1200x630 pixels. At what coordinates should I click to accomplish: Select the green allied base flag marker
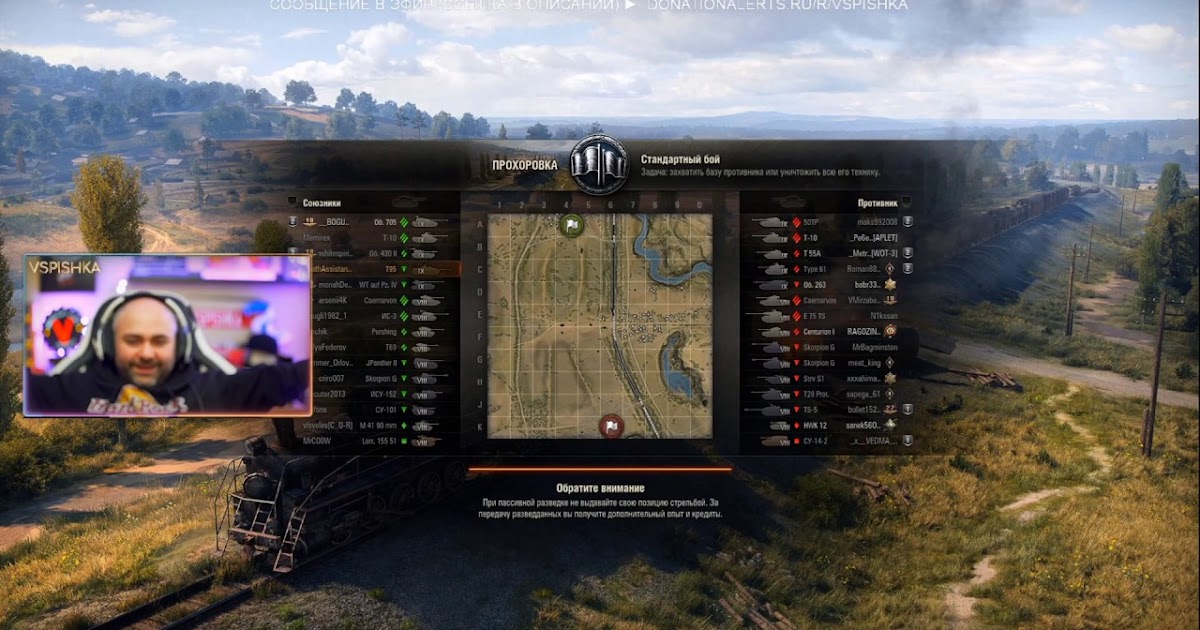pos(572,226)
